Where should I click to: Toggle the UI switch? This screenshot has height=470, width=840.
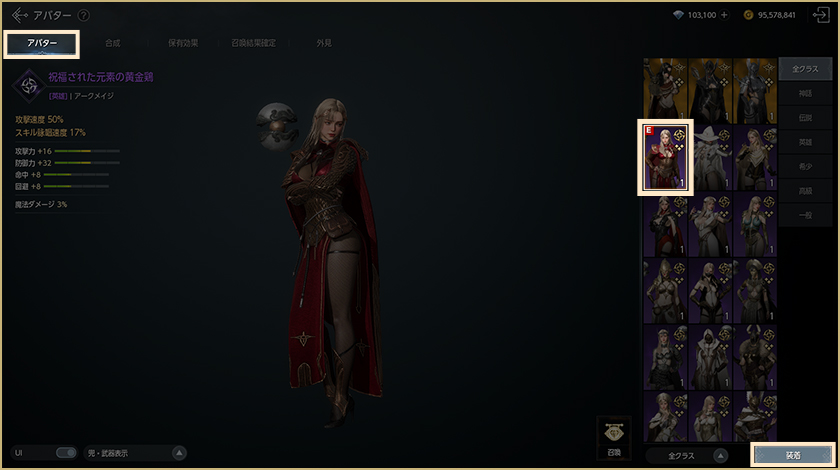66,453
